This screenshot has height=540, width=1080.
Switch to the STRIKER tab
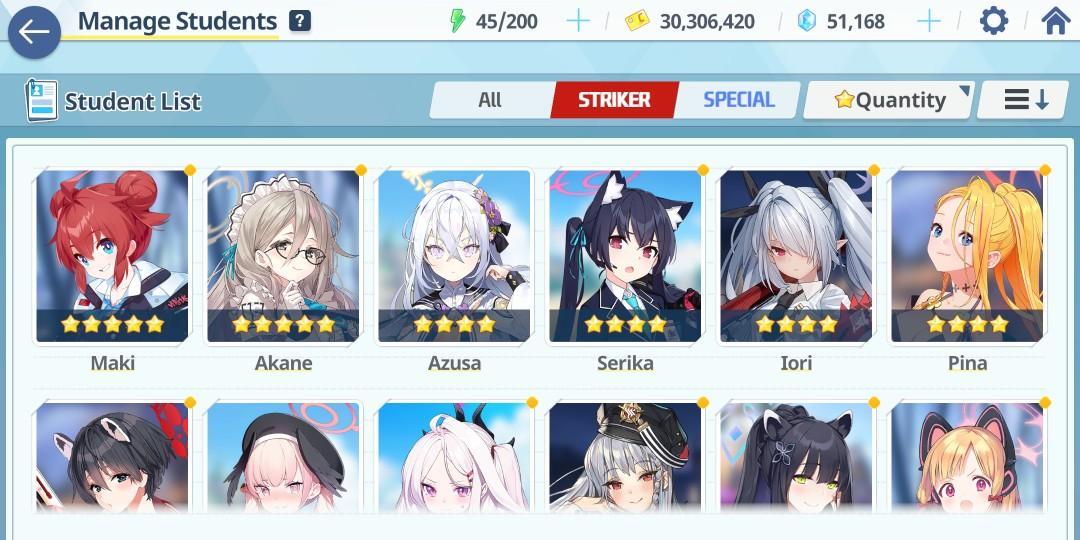tap(614, 100)
